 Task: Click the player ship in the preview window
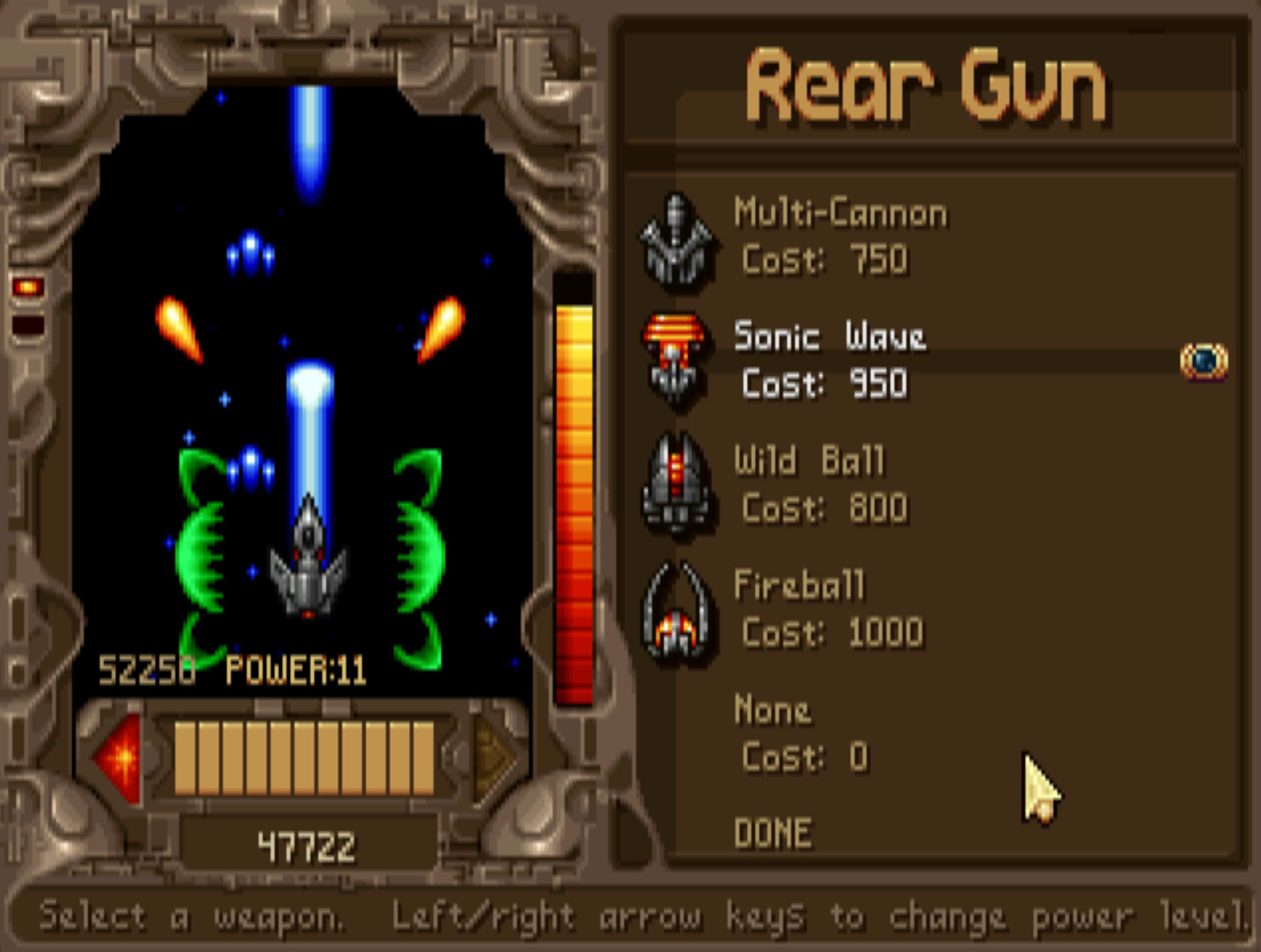(308, 576)
